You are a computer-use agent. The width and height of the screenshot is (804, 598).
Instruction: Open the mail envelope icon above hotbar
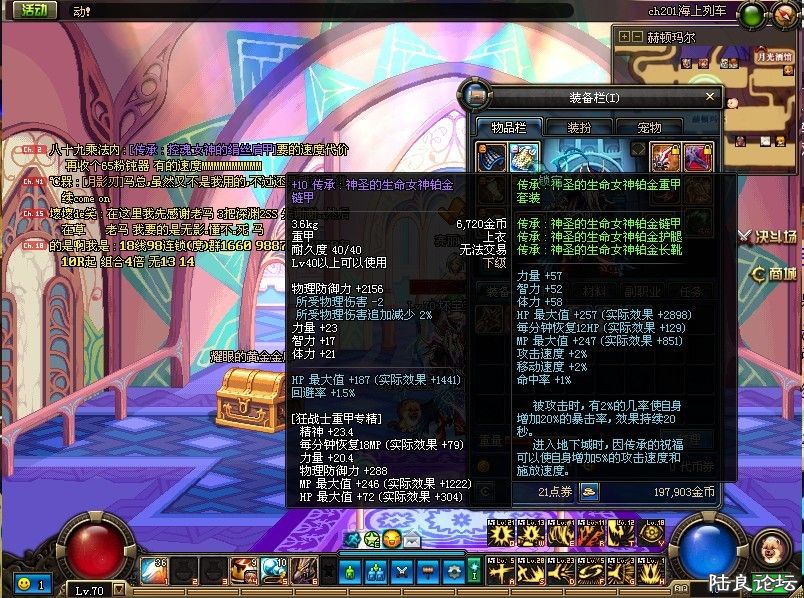[x=412, y=540]
